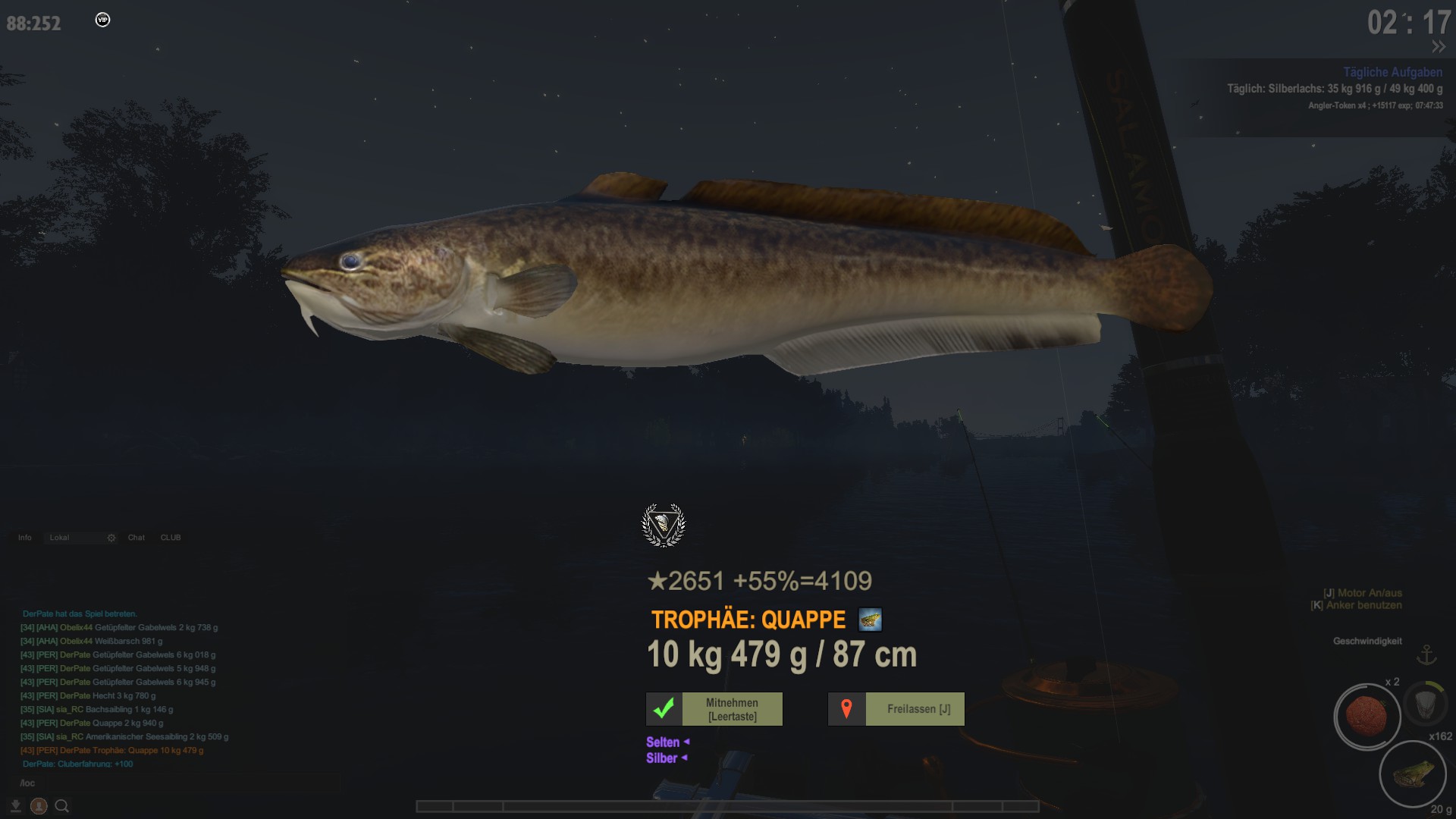The image size is (1456, 819).
Task: Open the CLUB chat tab
Action: [x=171, y=538]
